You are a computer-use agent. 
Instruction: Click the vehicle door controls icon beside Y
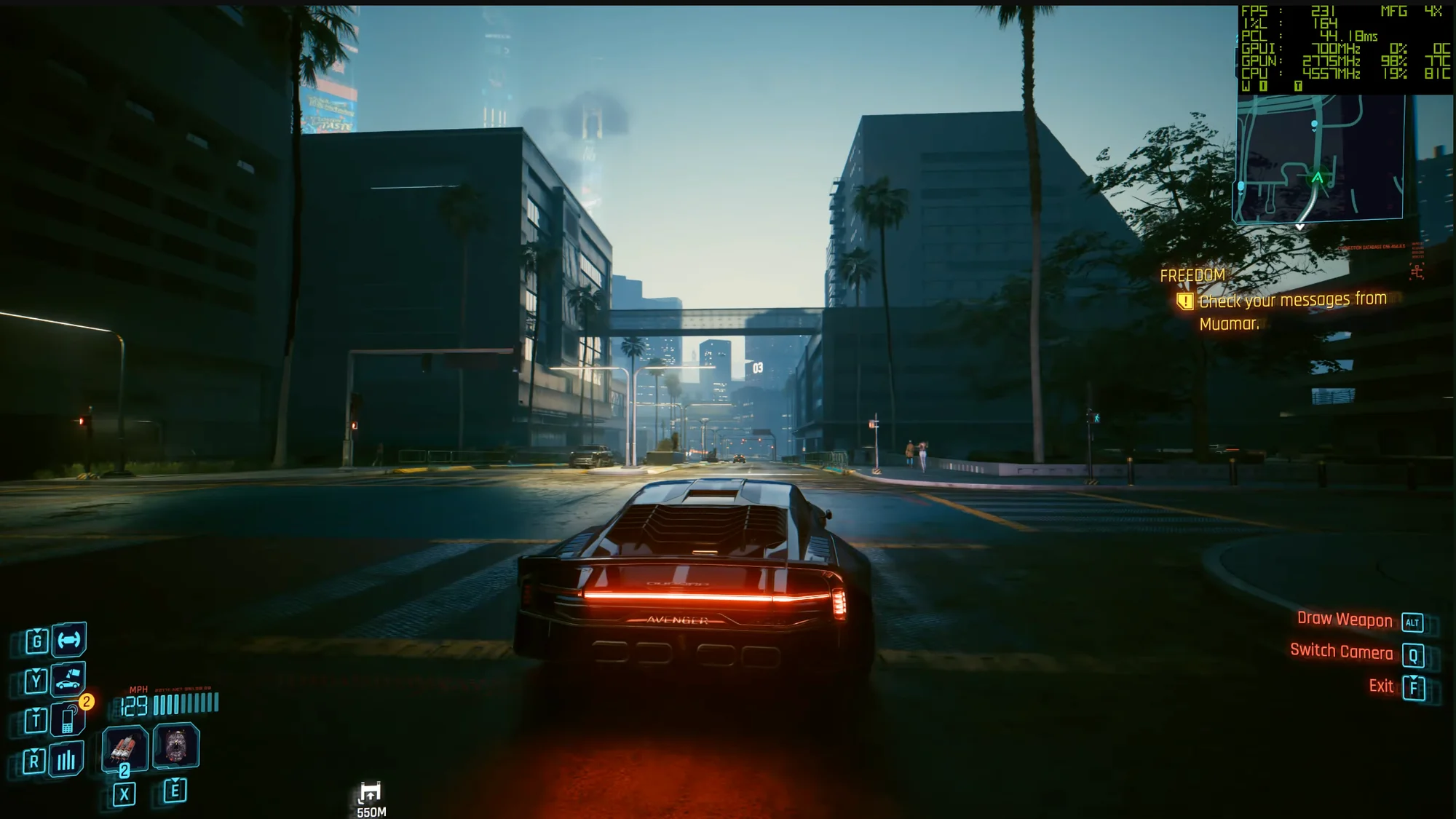(x=67, y=681)
